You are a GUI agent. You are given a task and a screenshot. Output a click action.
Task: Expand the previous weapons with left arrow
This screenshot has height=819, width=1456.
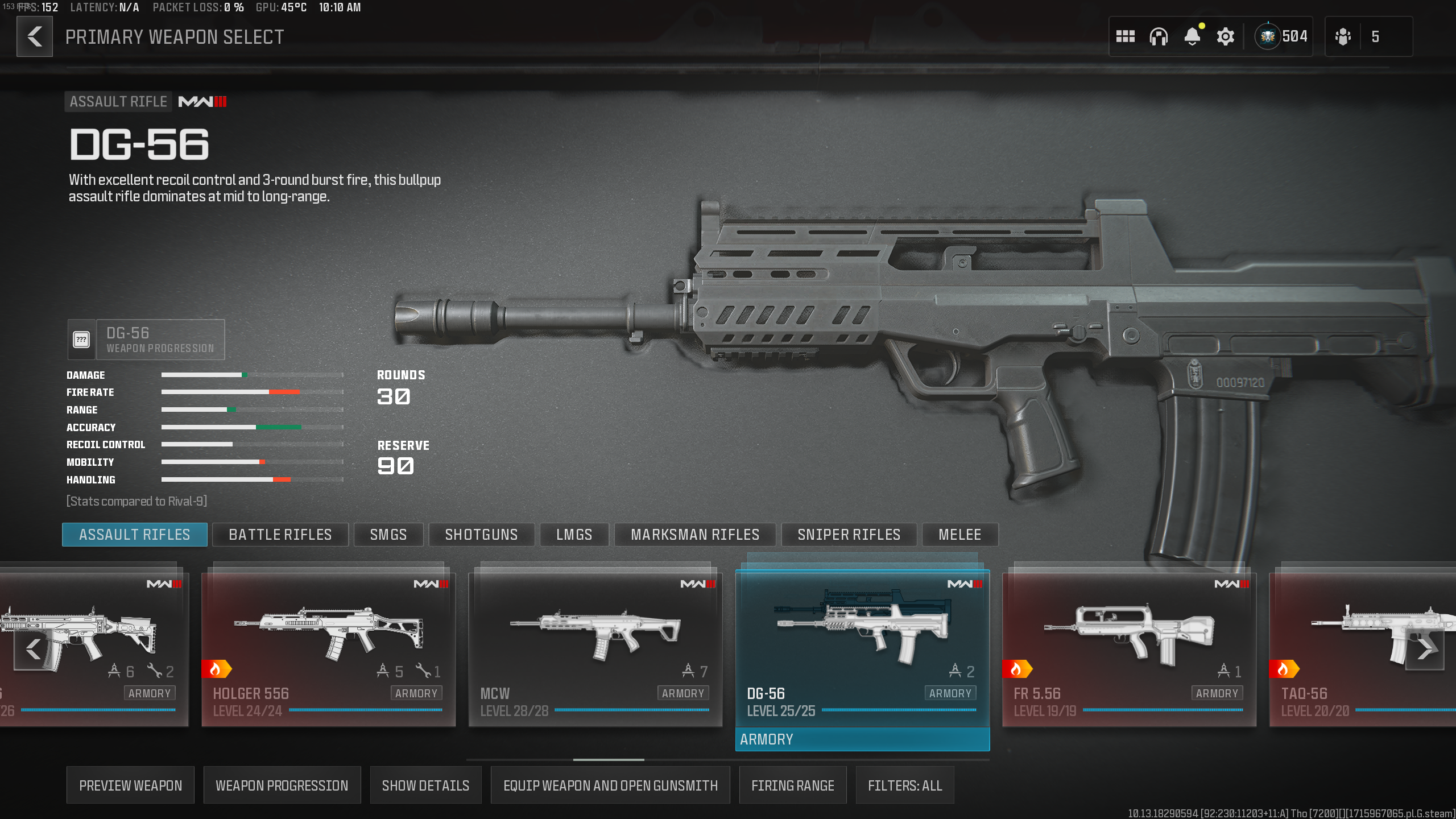click(x=32, y=648)
